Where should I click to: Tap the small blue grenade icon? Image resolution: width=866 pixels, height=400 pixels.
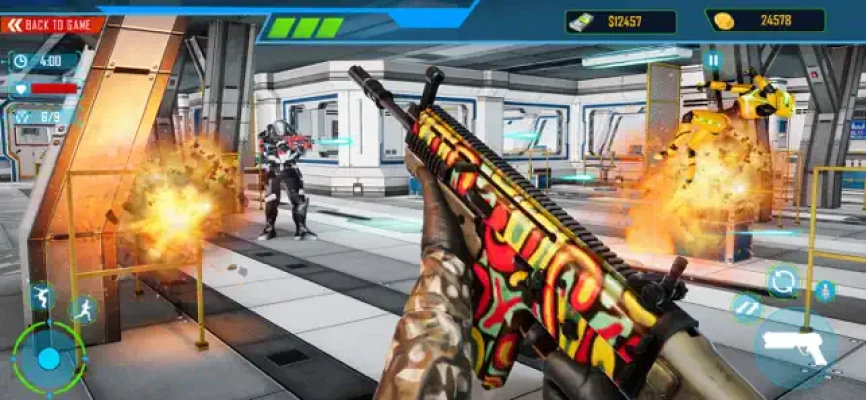pos(824,291)
